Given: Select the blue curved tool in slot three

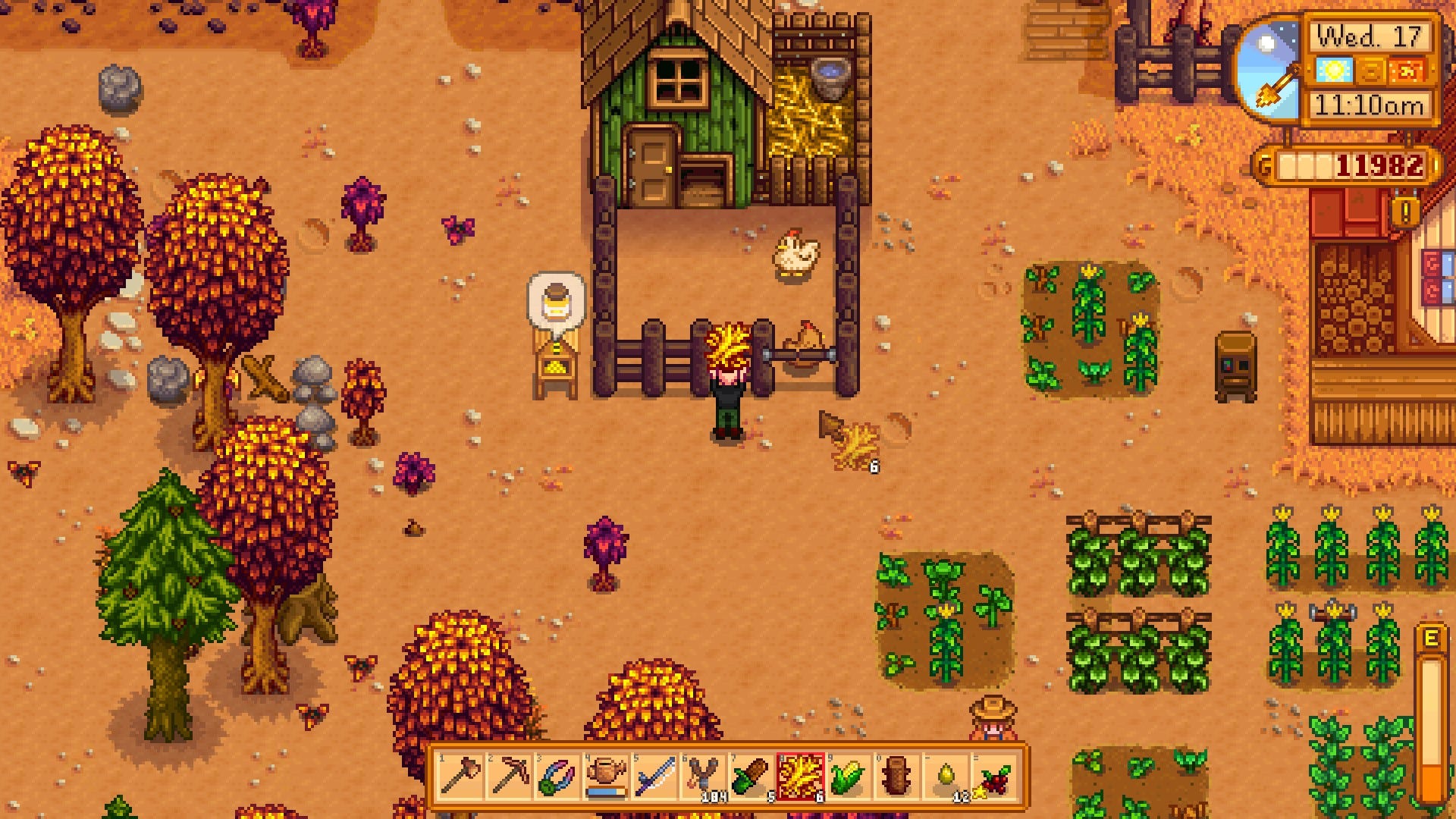Looking at the screenshot, I should coord(557,777).
